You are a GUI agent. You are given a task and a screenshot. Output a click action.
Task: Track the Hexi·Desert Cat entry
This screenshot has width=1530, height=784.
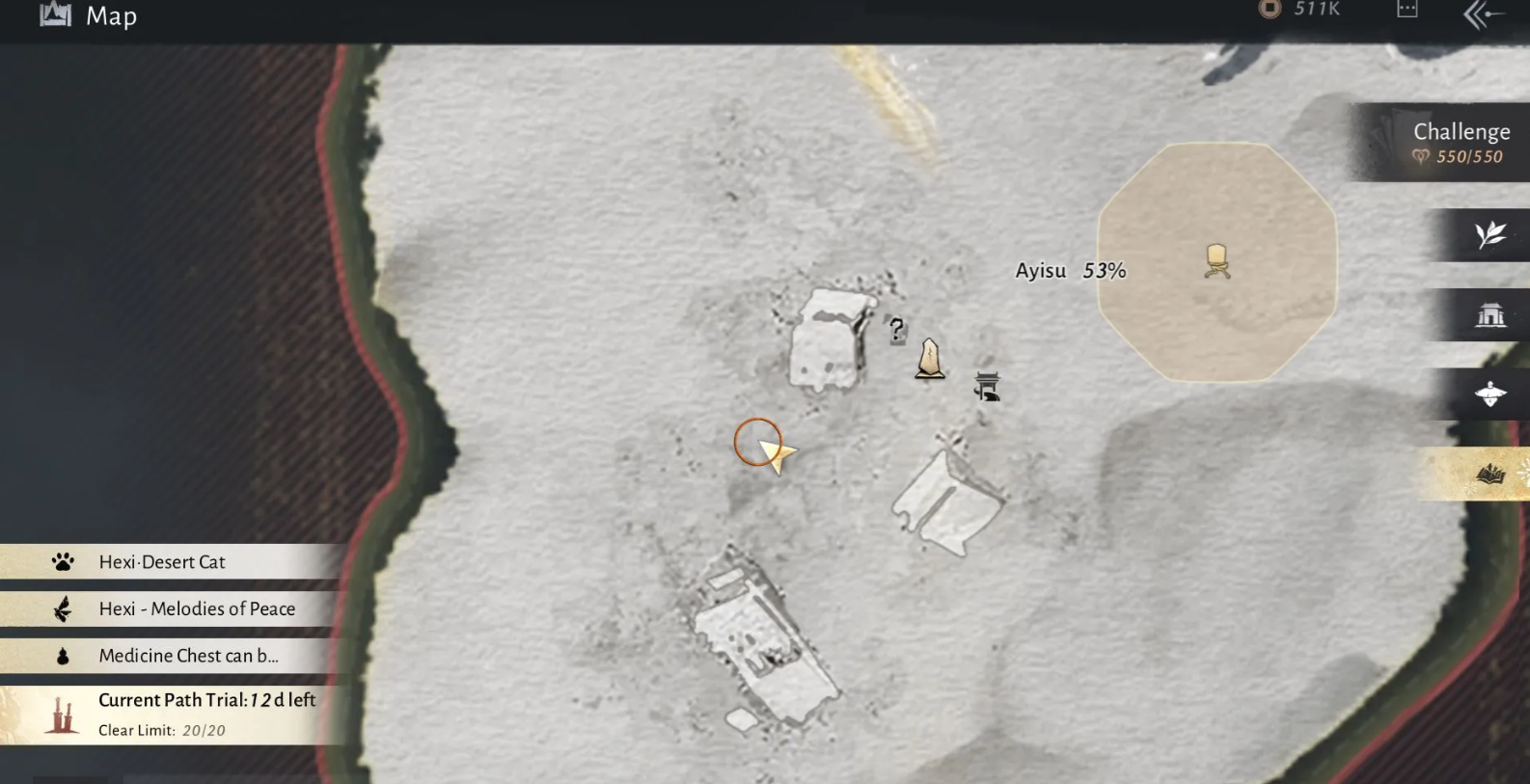[161, 561]
